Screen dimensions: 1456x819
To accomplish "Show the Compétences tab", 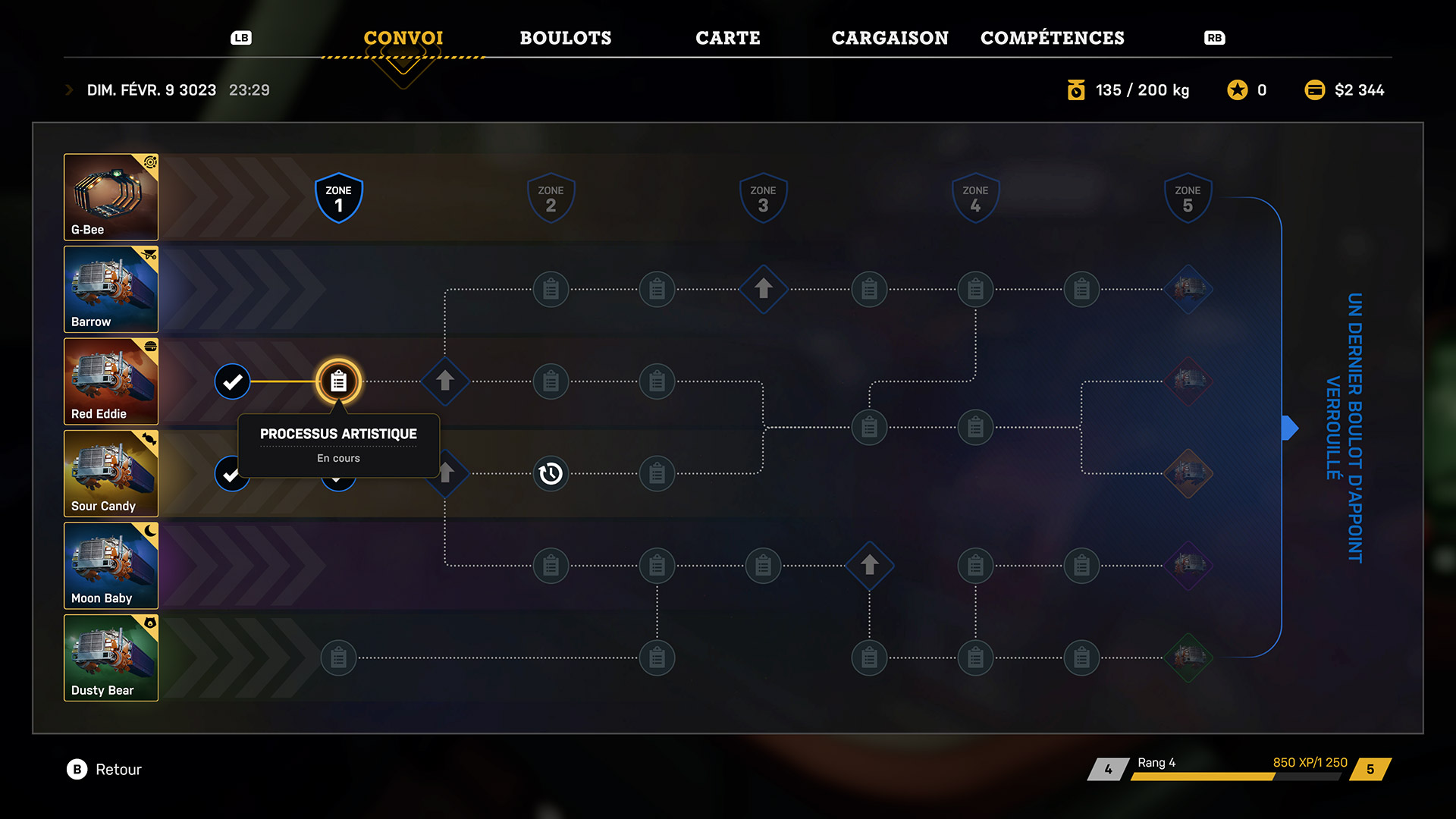I will click(1052, 38).
